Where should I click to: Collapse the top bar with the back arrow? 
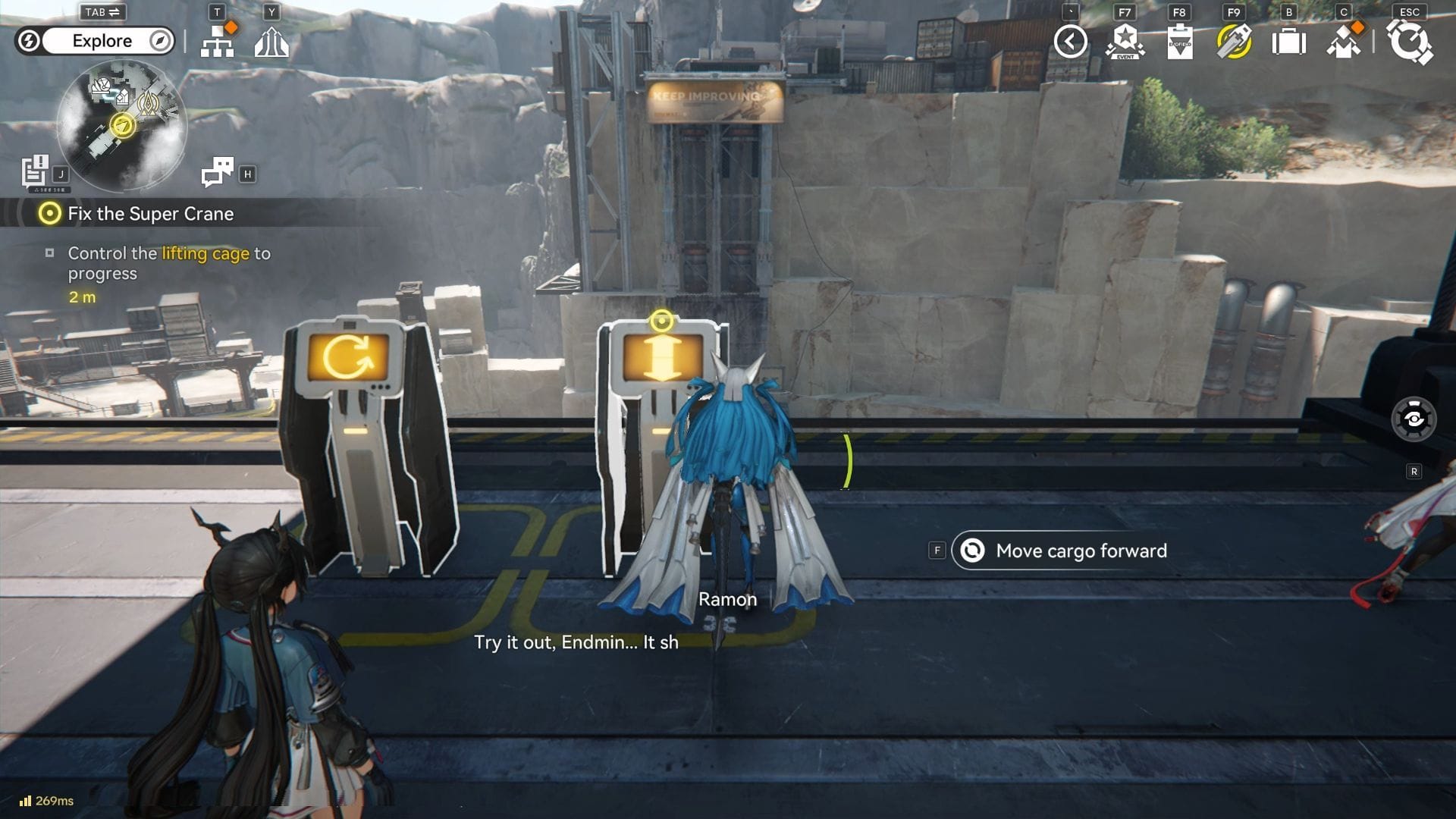click(1070, 41)
